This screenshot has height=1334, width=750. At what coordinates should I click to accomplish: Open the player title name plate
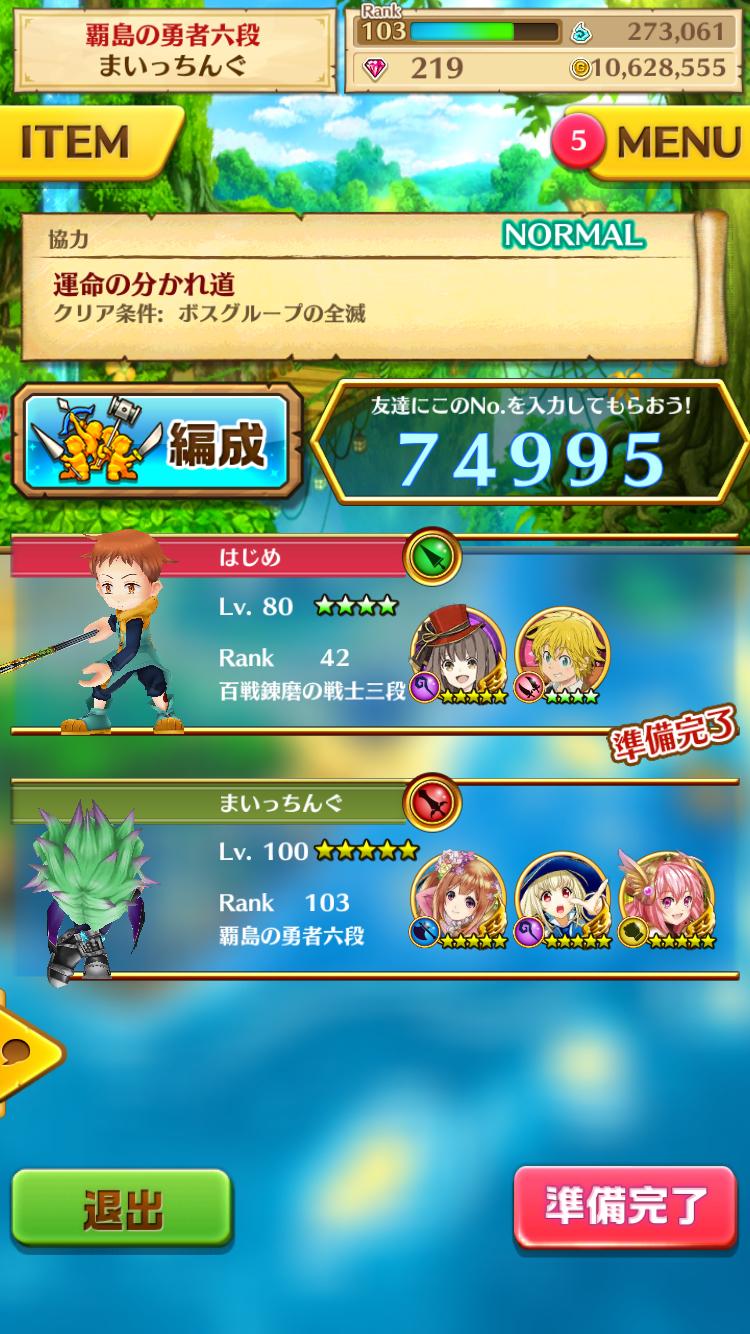point(172,51)
